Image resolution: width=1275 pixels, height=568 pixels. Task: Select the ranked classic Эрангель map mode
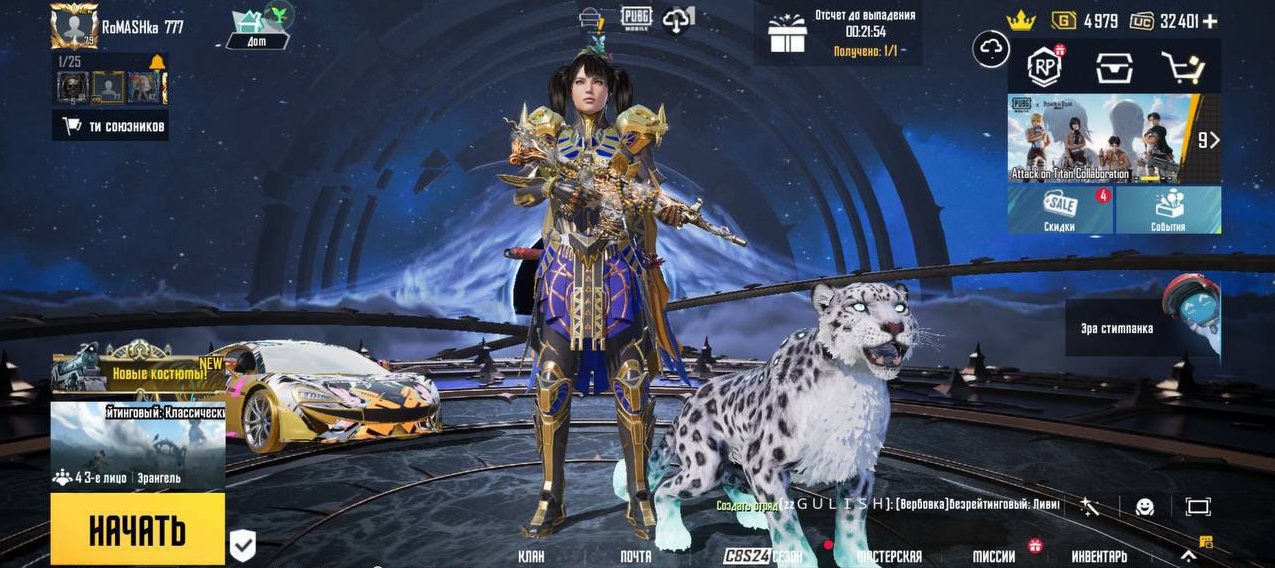pyautogui.click(x=137, y=445)
